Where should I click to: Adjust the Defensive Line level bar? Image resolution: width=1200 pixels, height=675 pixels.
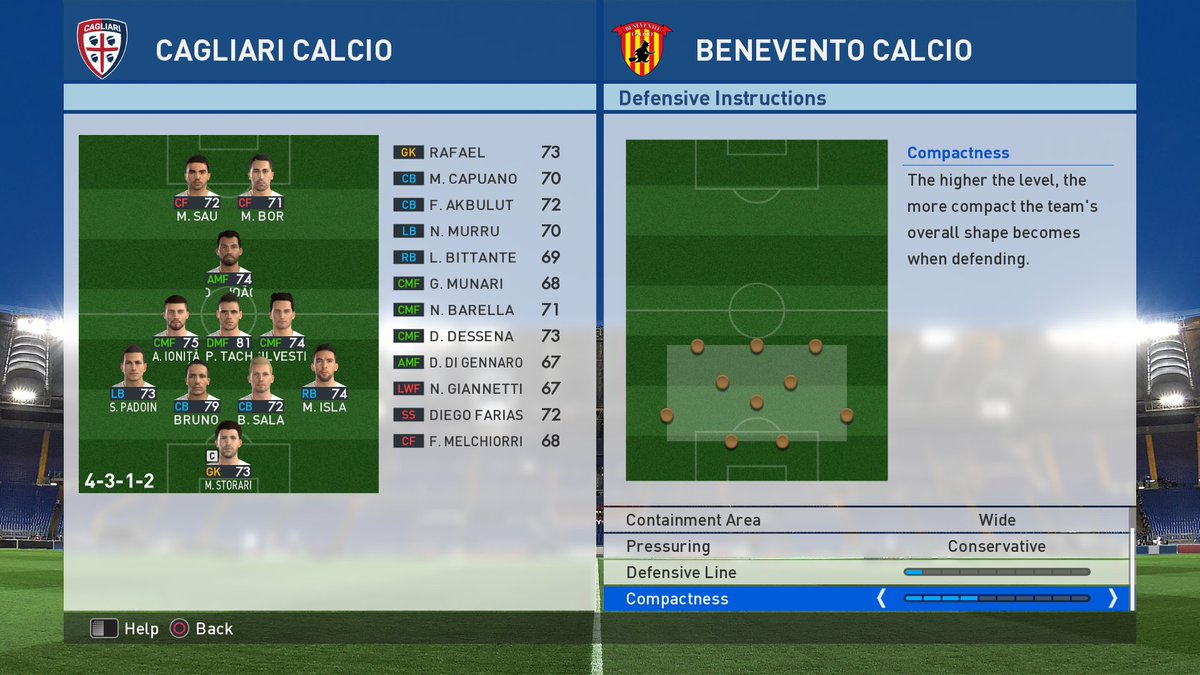(x=996, y=572)
